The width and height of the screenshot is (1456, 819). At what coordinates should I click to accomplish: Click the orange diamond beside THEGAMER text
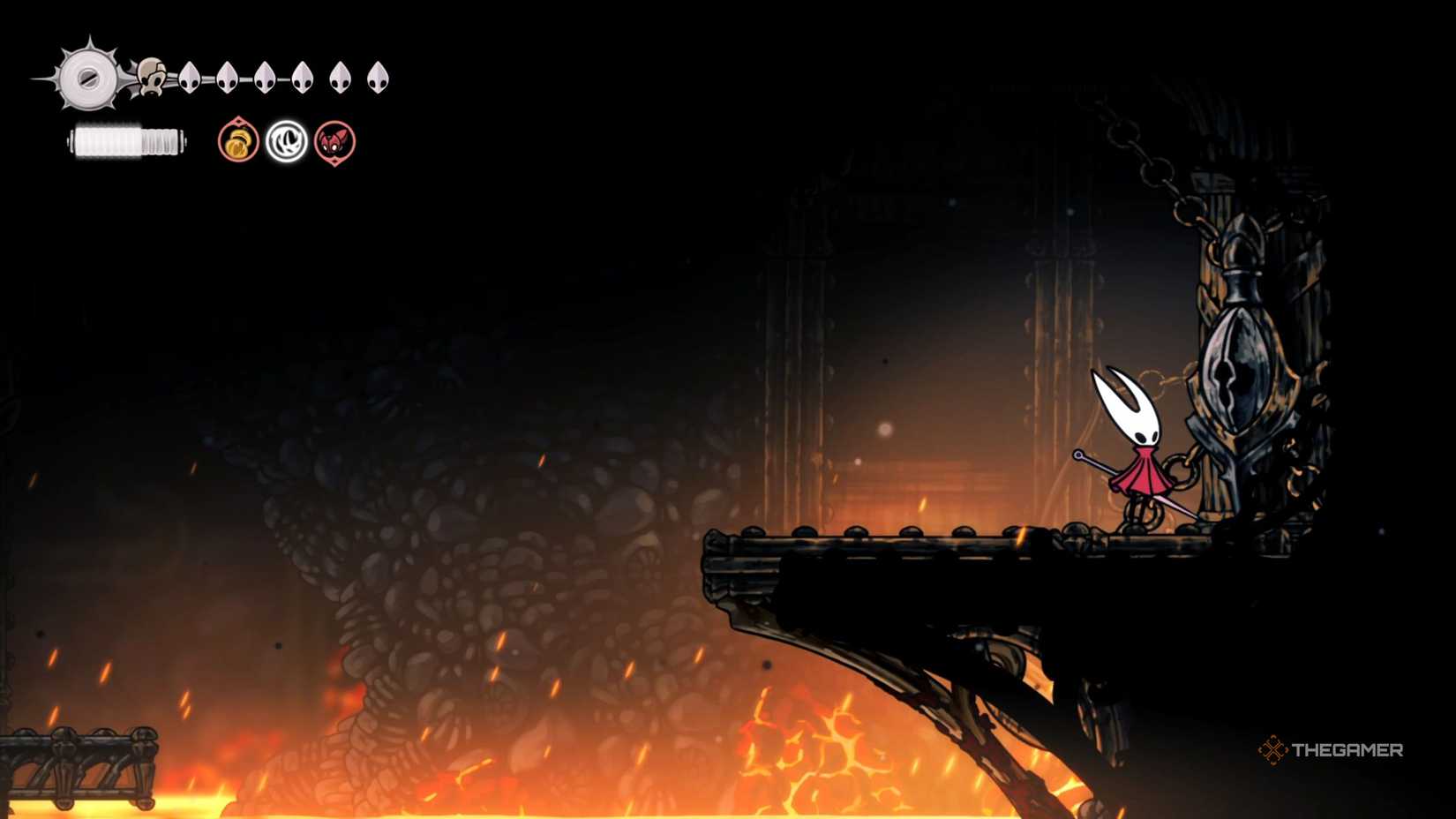click(1273, 751)
